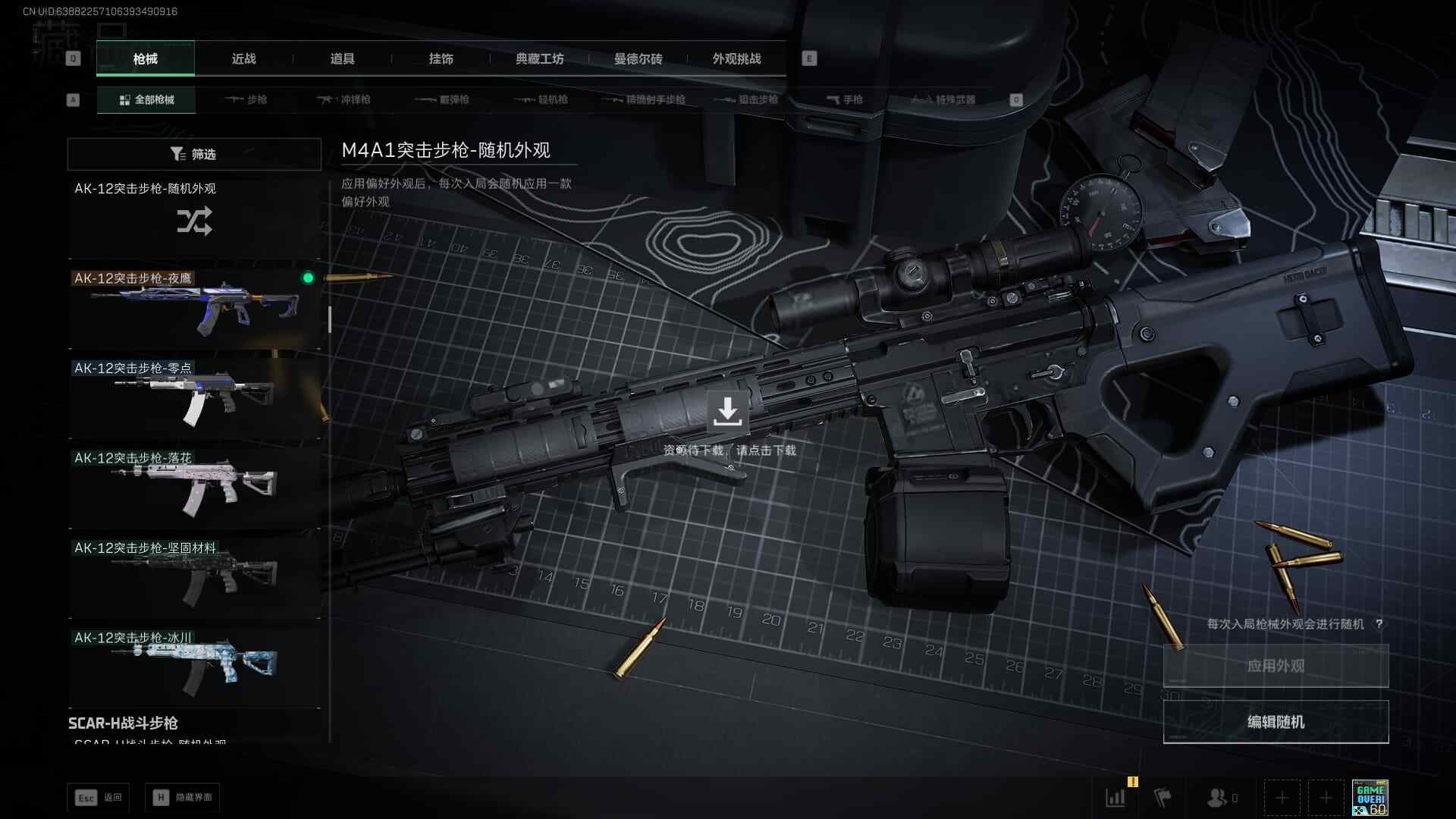Apply the skin with 应用外观
The height and width of the screenshot is (819, 1456).
1276,666
